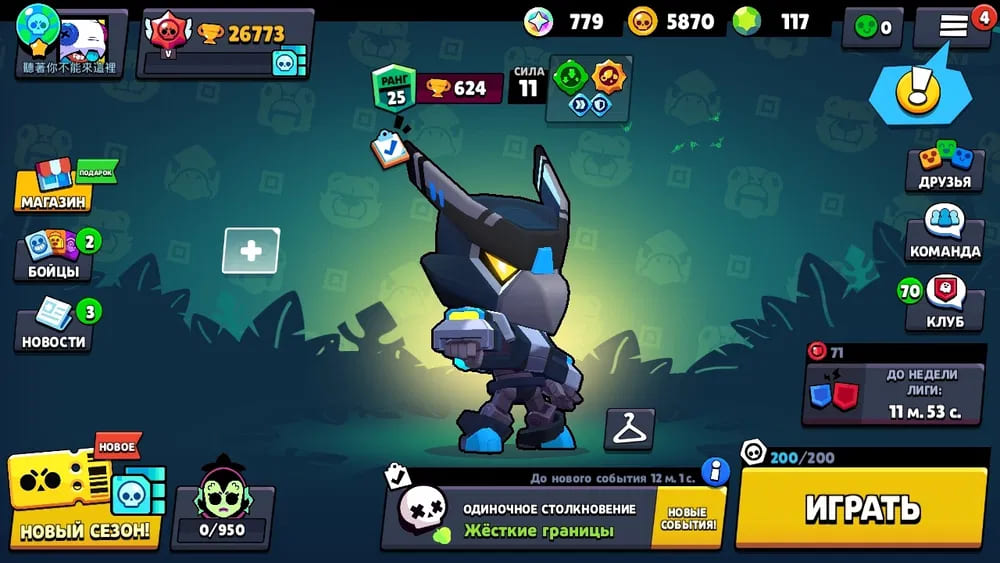The height and width of the screenshot is (563, 1000).
Task: Open the МАГАЗИН shop
Action: (54, 186)
